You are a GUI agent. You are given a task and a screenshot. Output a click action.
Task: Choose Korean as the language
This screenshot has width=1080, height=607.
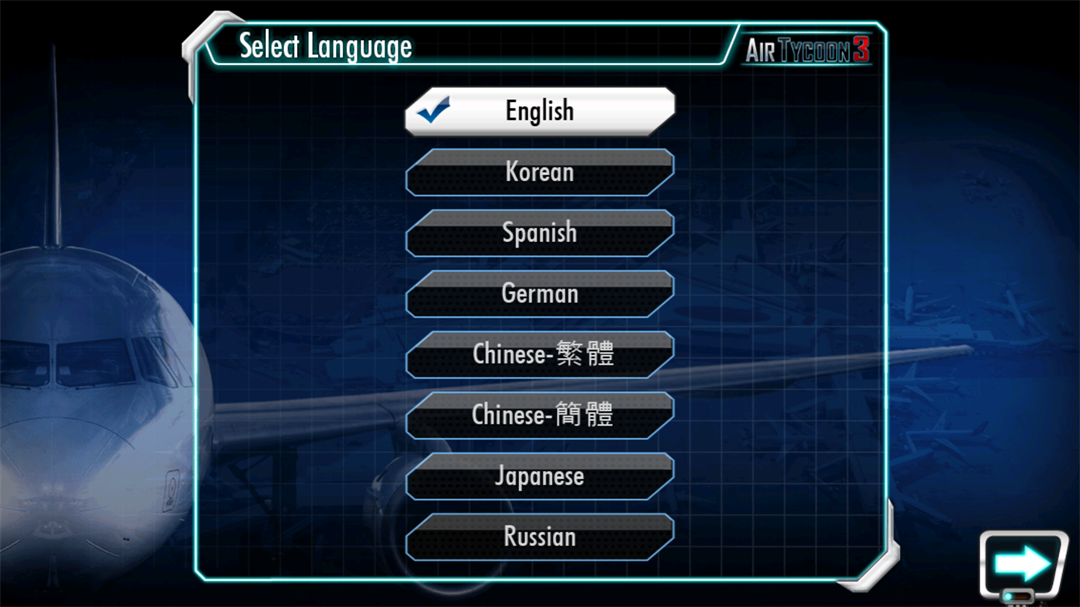tap(540, 172)
